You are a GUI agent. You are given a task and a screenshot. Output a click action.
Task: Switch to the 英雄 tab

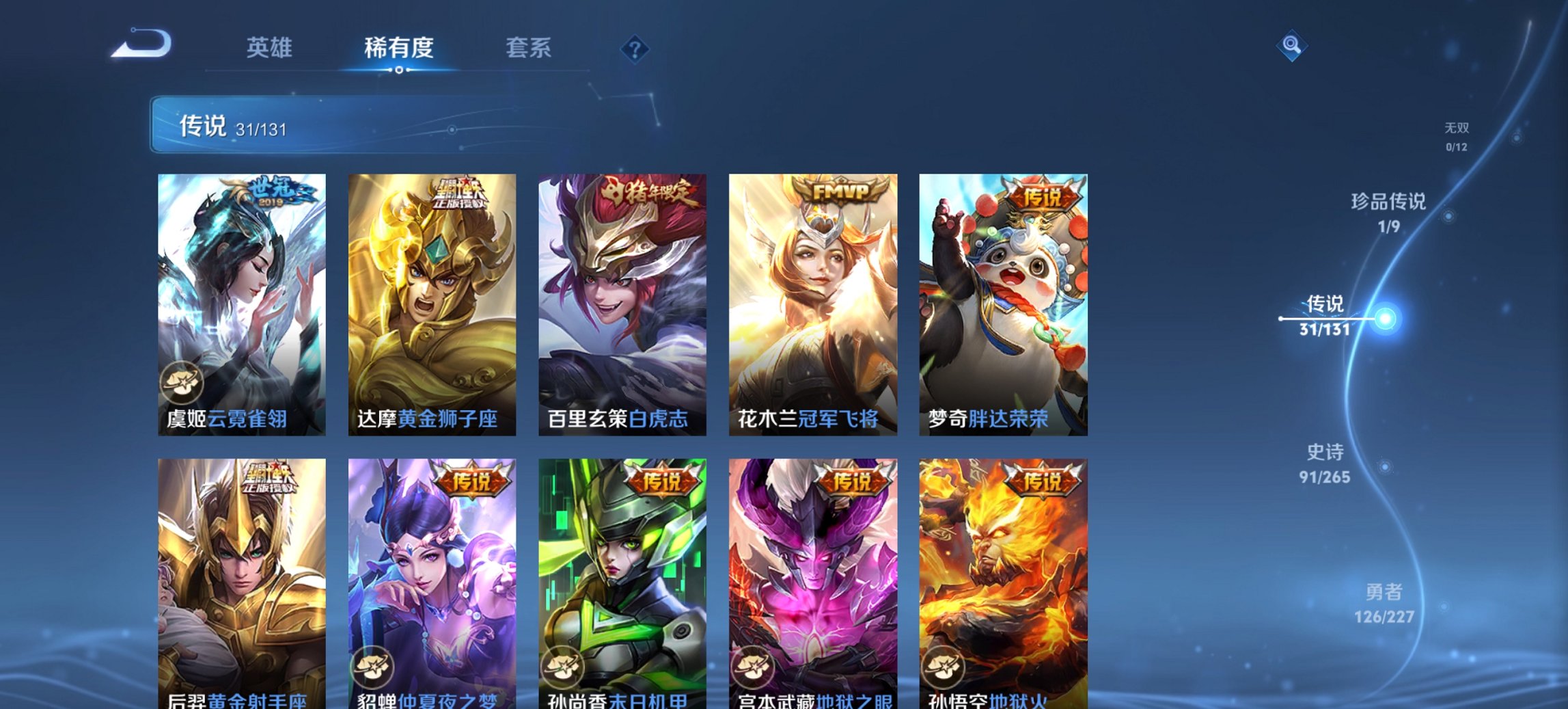click(x=271, y=48)
